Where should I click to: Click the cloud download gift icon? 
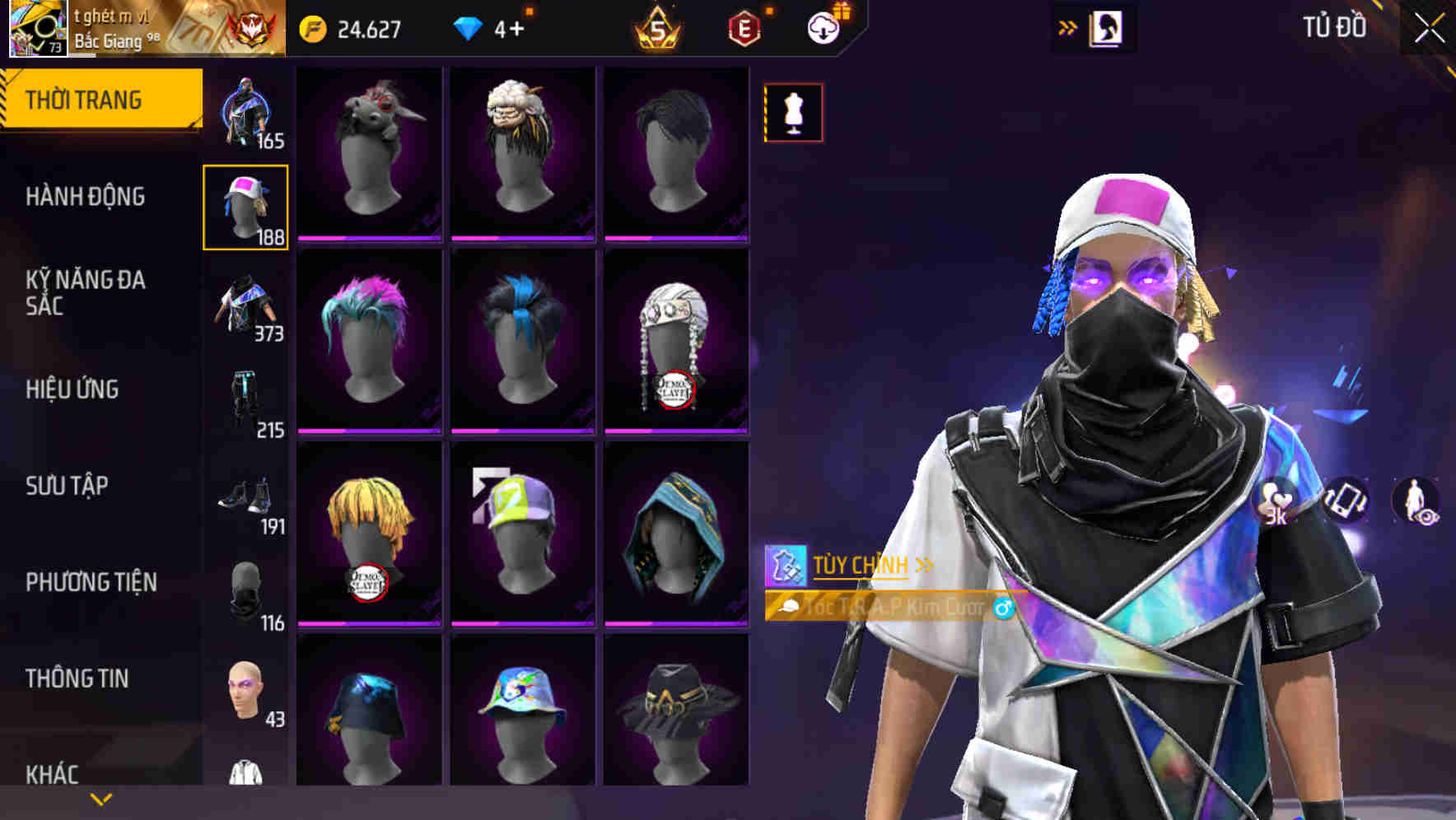824,26
